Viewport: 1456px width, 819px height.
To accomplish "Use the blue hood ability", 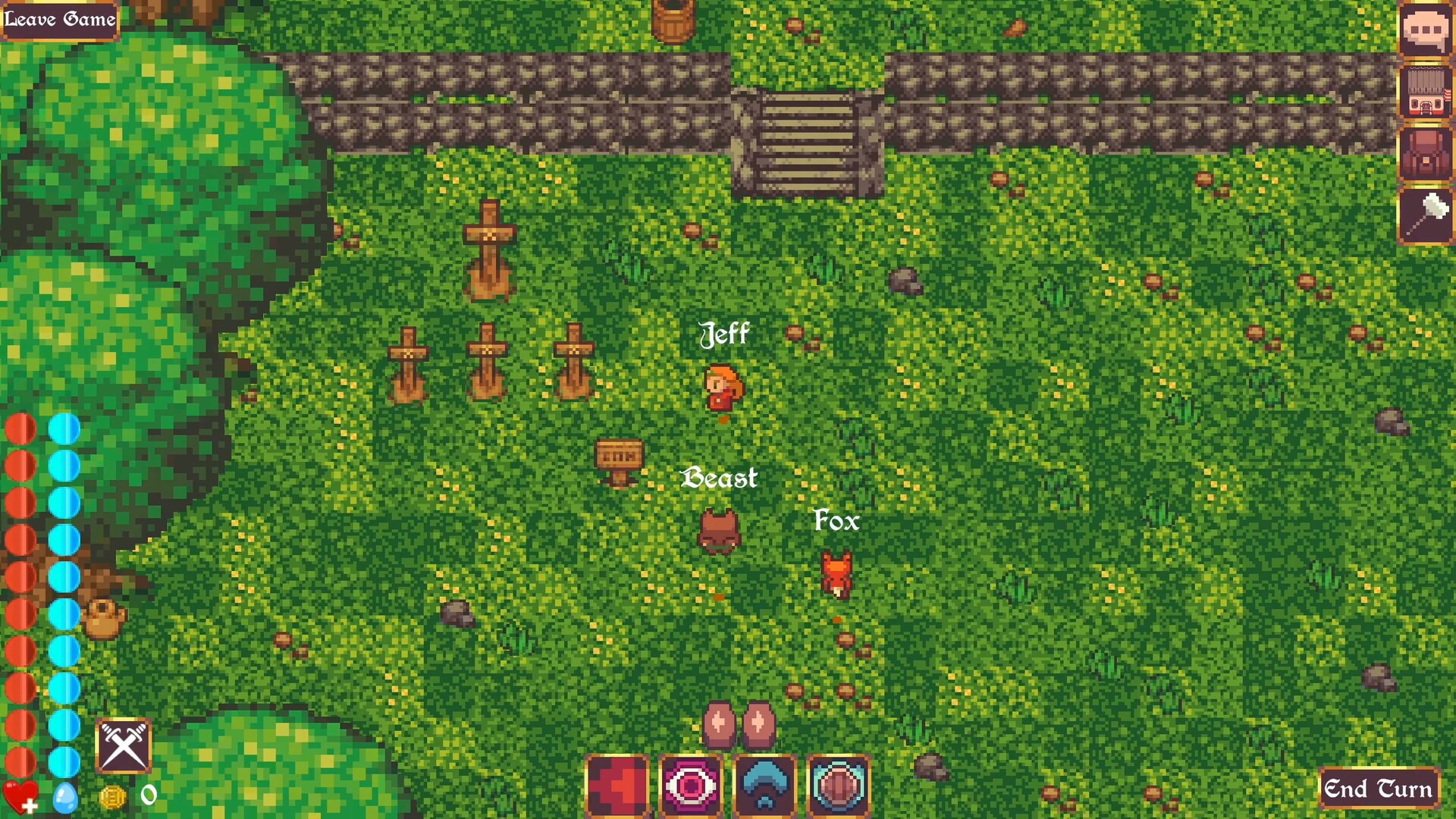I will (765, 786).
